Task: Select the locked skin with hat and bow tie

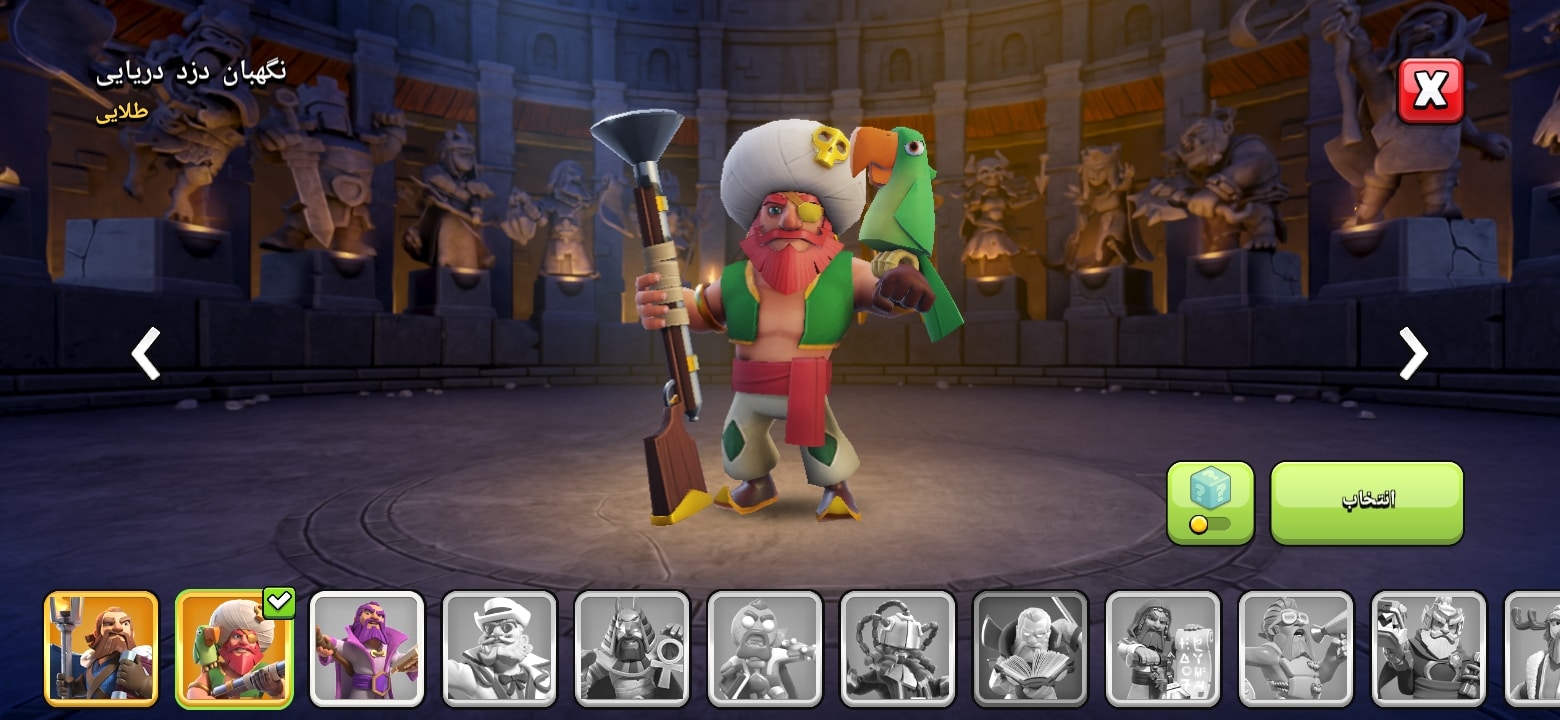Action: 499,648
